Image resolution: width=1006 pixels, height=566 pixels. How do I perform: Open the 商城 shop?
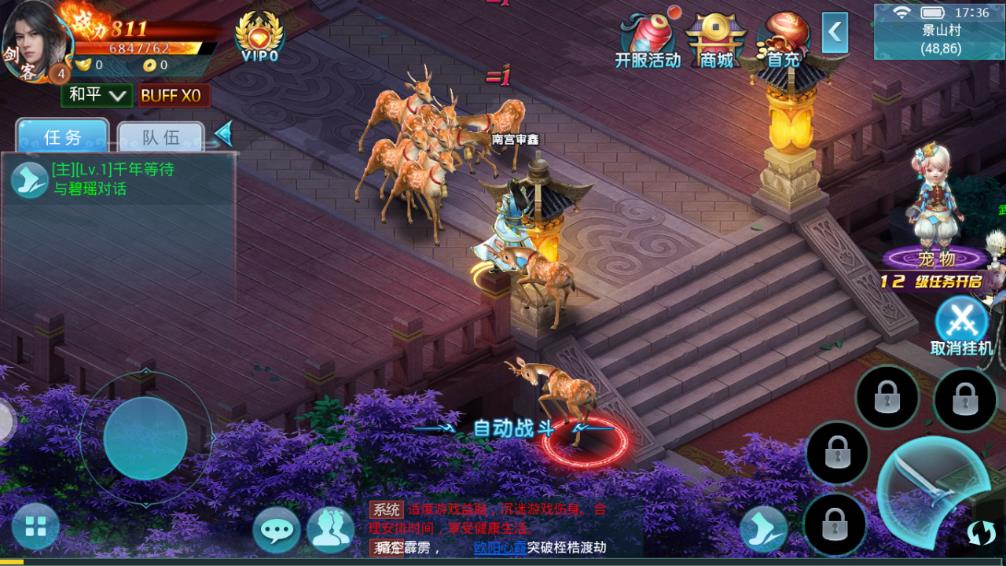pyautogui.click(x=716, y=40)
